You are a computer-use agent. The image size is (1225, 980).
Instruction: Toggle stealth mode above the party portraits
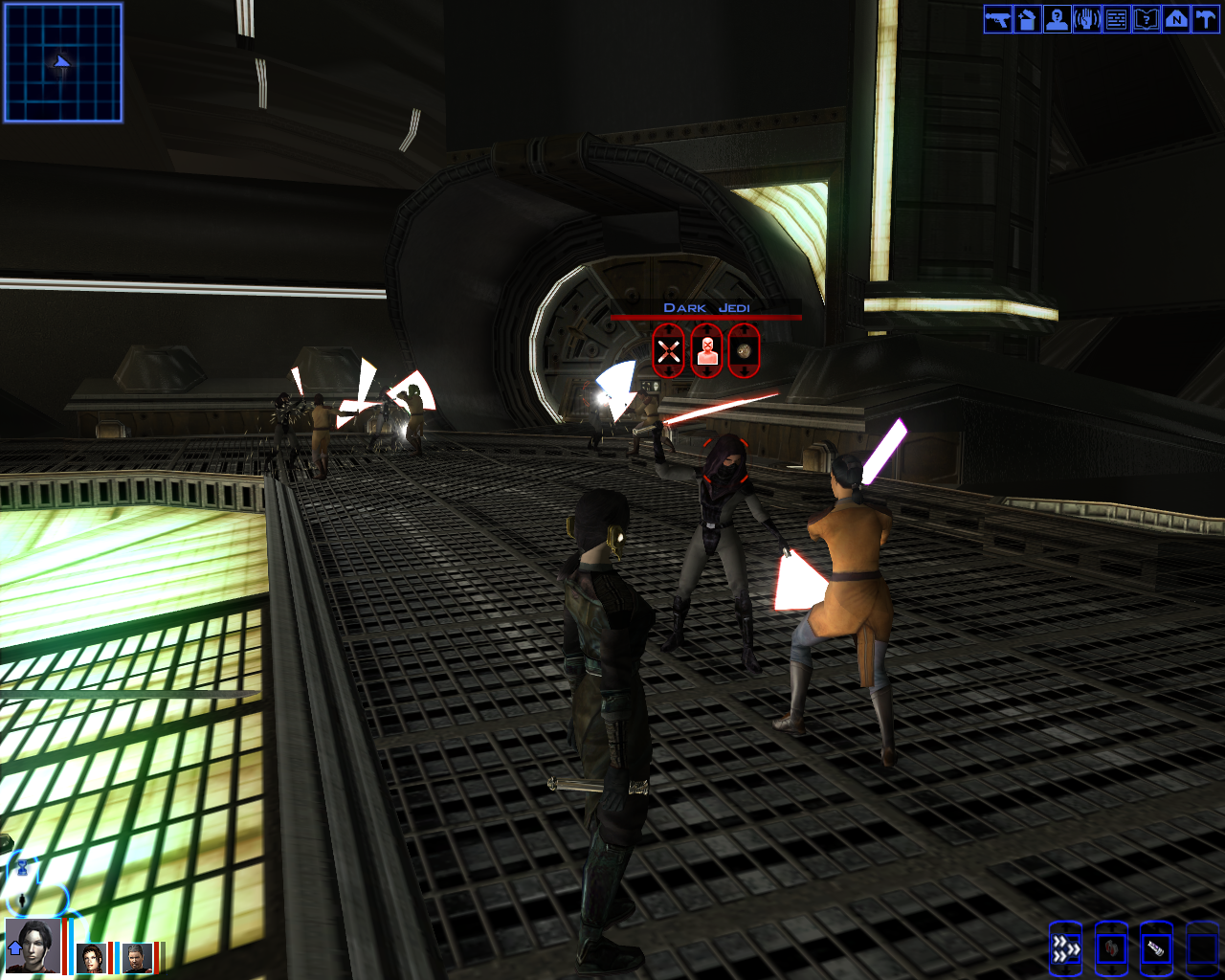click(22, 901)
